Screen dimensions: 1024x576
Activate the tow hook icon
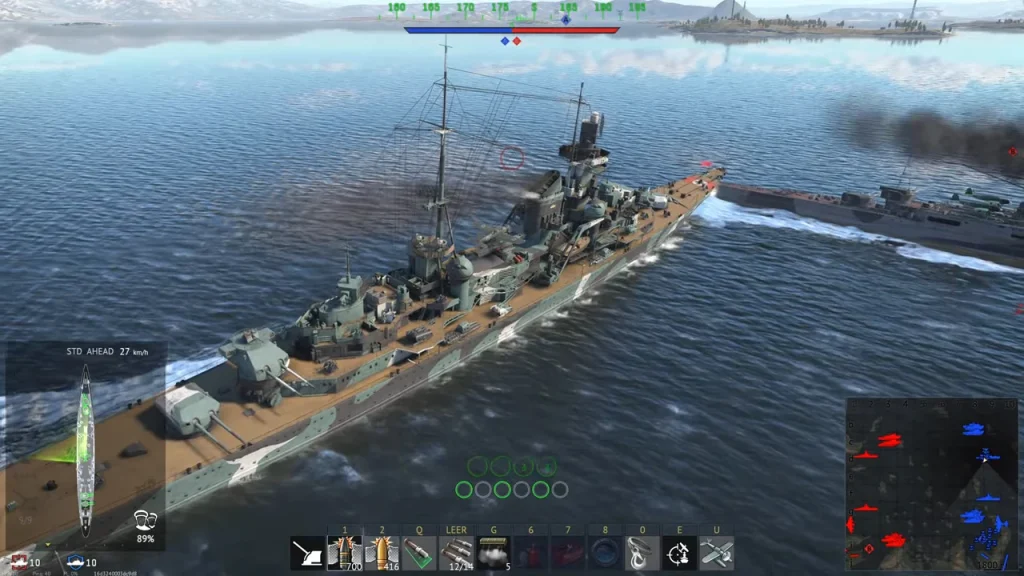(641, 553)
